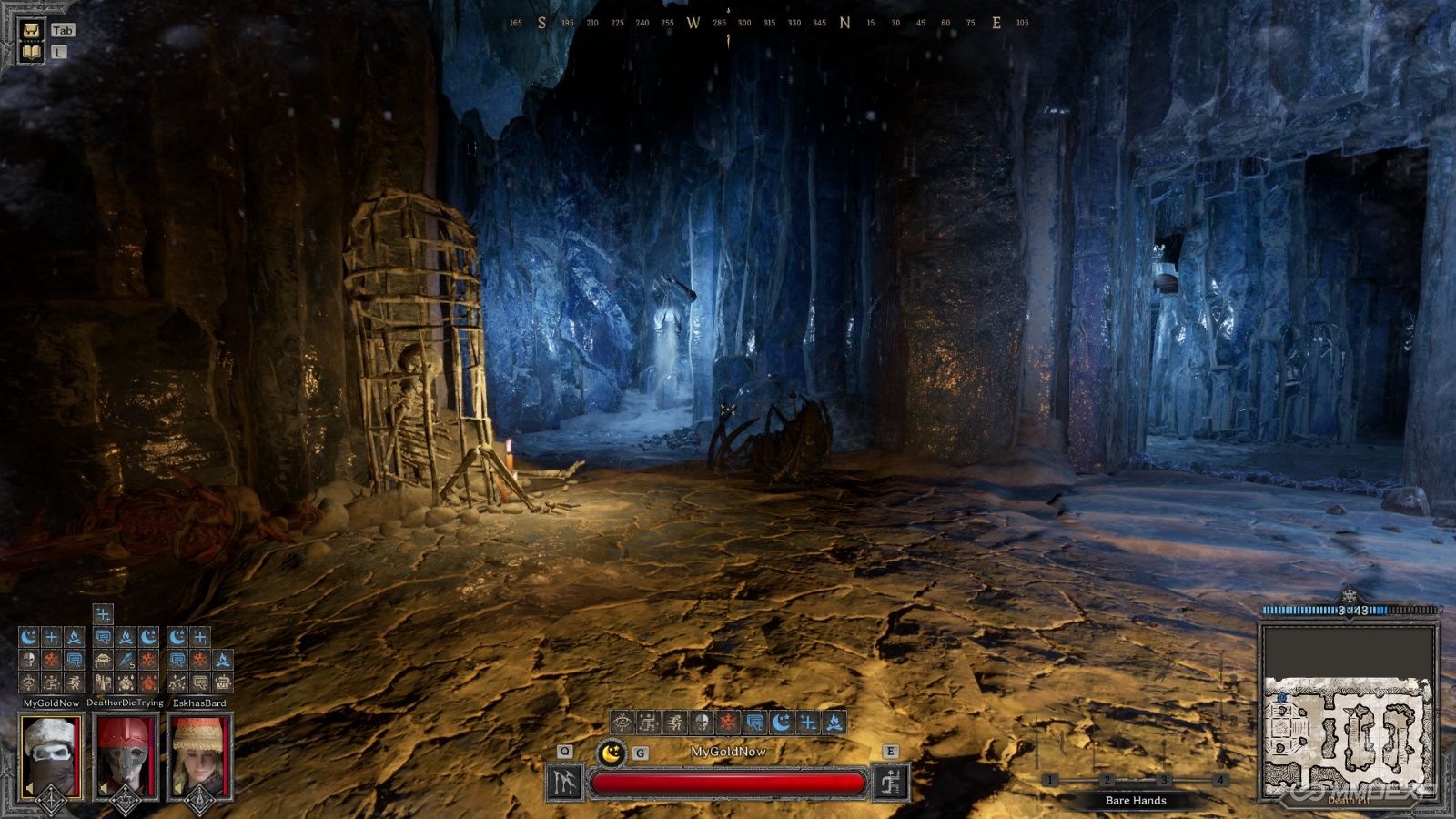Image resolution: width=1456 pixels, height=819 pixels.
Task: Toggle the speaker arrow under DeathorDieTrying's portrait
Action: pos(104,788)
